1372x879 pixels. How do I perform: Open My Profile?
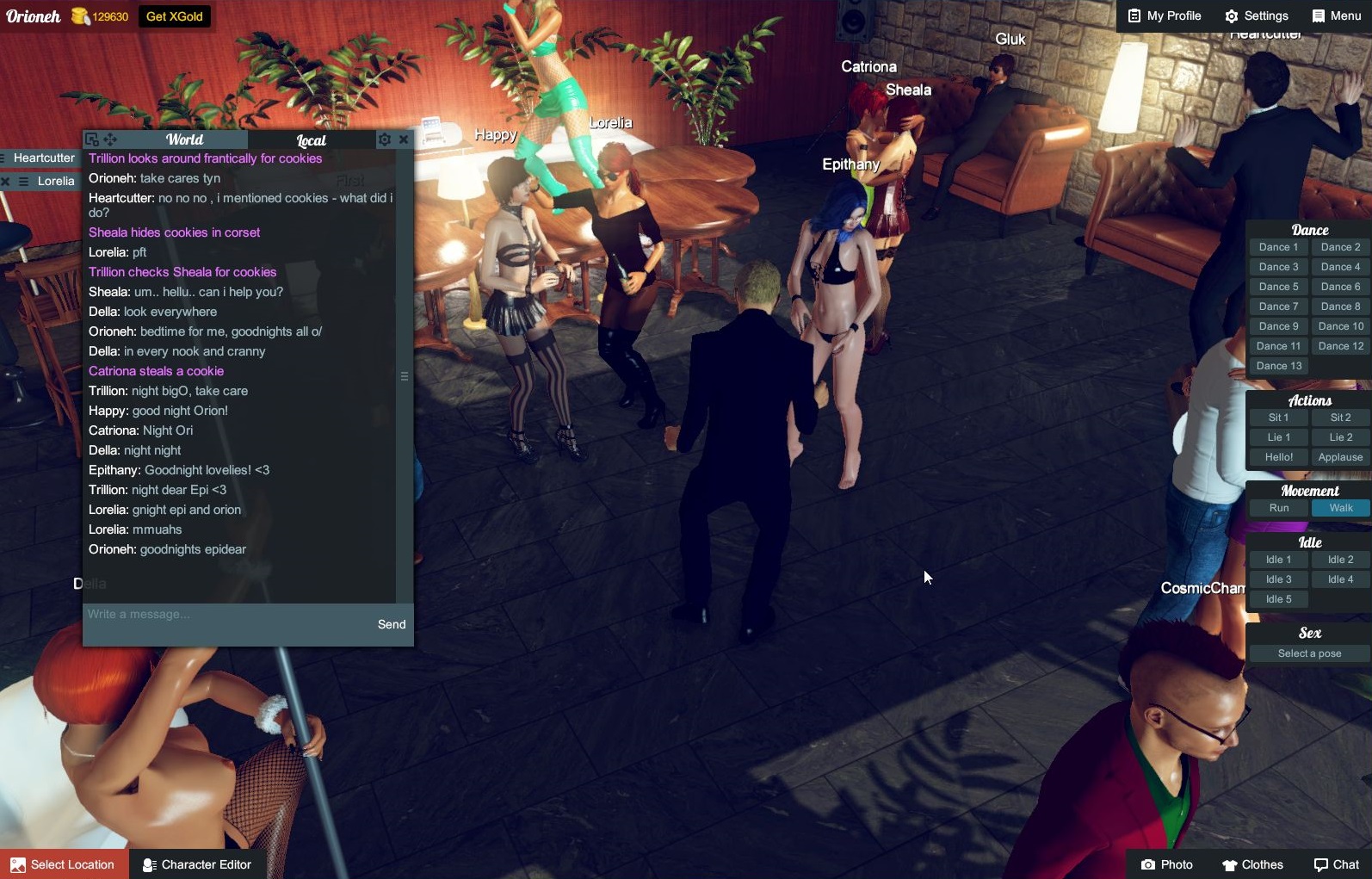click(1165, 15)
